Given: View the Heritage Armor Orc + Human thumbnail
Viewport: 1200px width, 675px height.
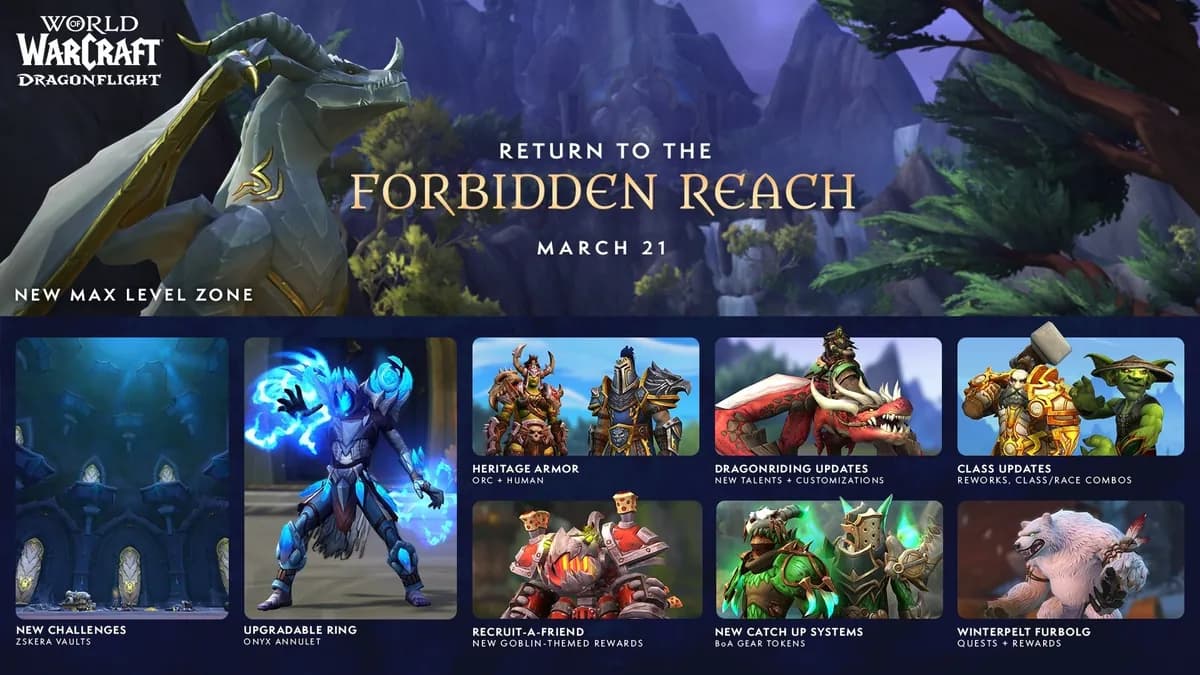Looking at the screenshot, I should [x=585, y=396].
